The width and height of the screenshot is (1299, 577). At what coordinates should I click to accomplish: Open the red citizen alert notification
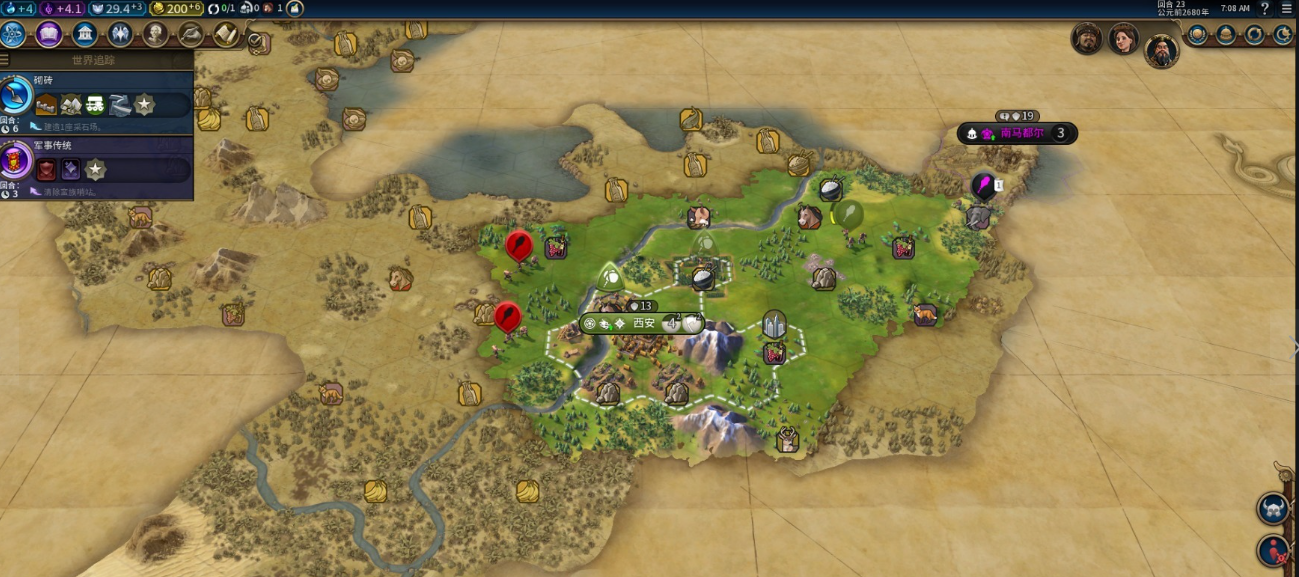(x=1273, y=550)
